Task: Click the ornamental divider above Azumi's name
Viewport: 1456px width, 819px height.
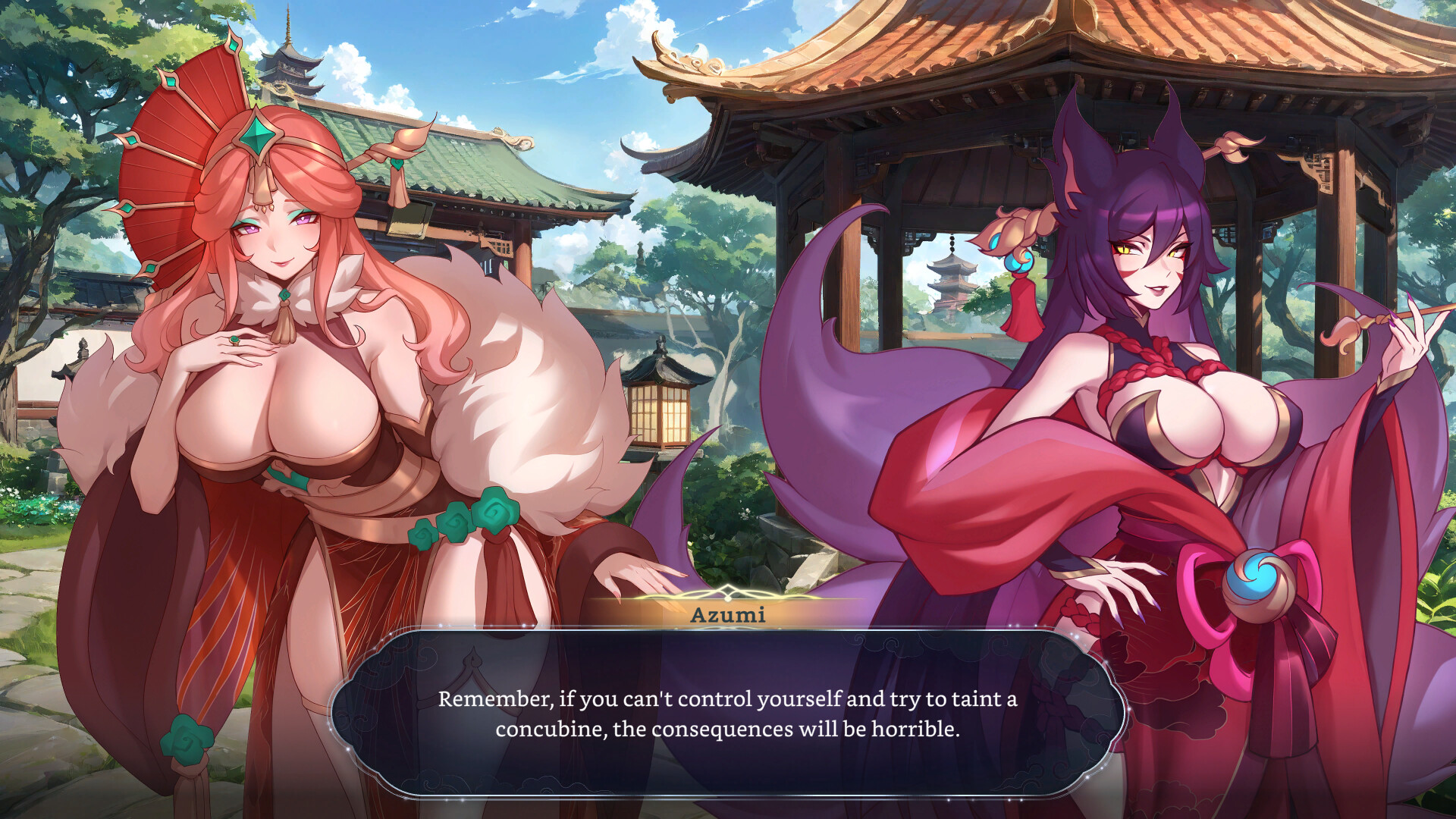Action: click(x=726, y=594)
